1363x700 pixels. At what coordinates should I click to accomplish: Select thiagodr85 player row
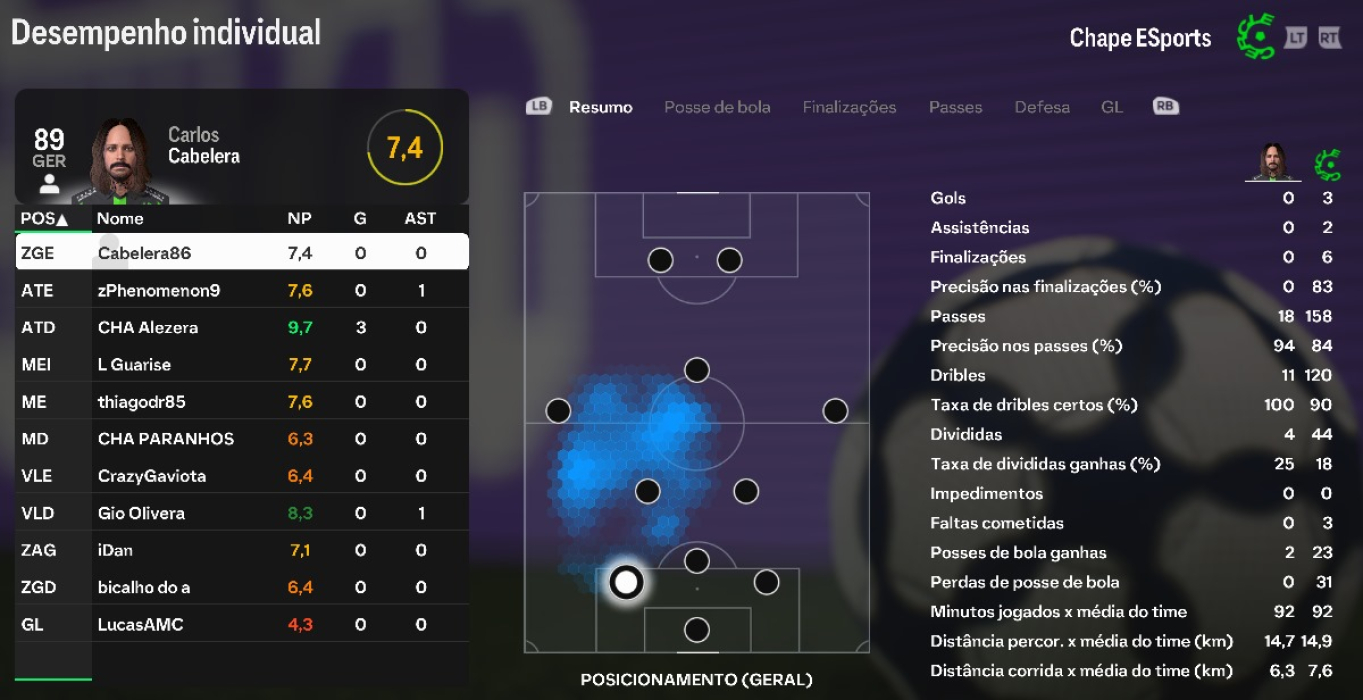[242, 402]
